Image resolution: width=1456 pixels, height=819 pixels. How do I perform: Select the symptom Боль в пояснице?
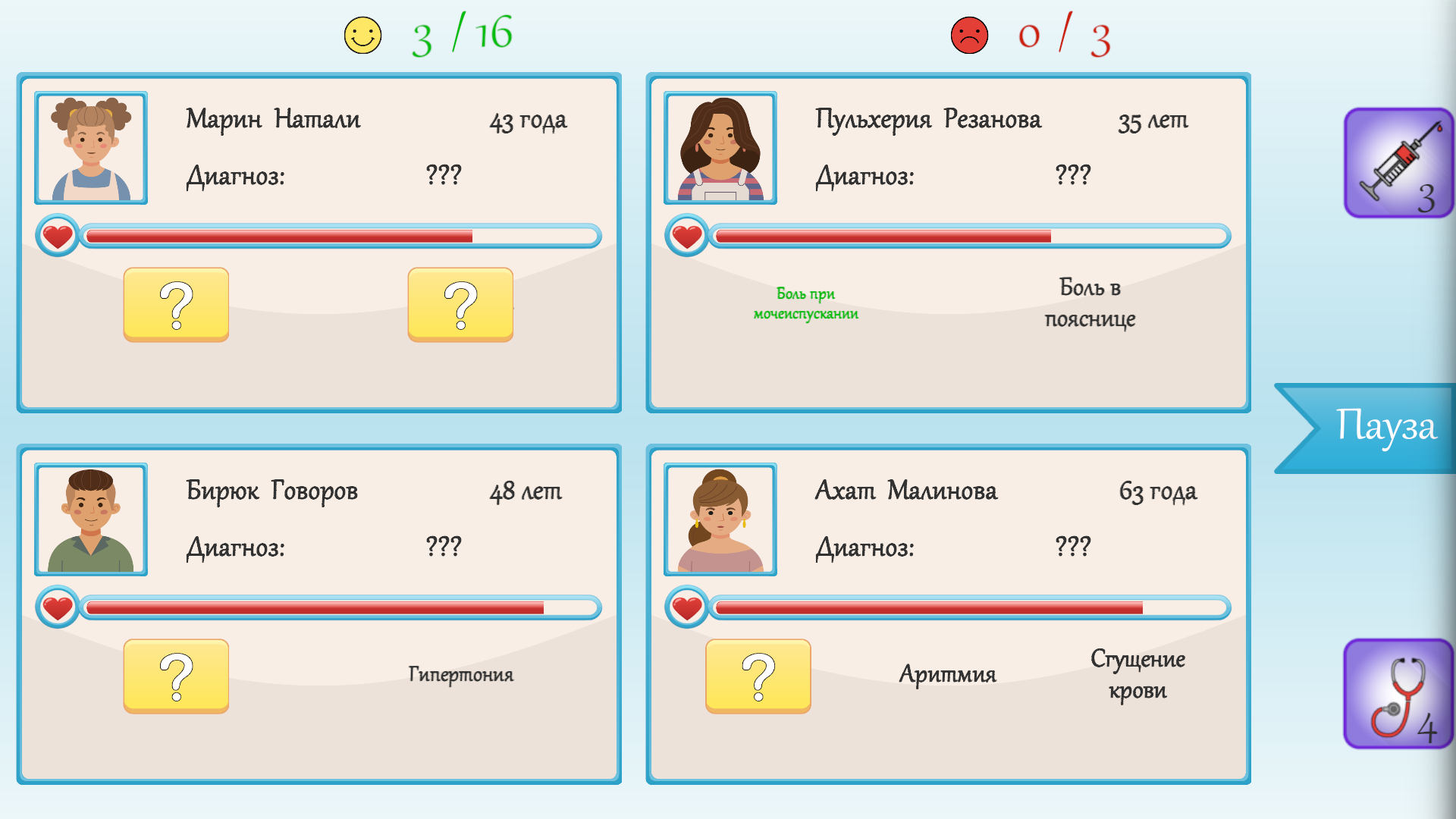tap(1090, 303)
